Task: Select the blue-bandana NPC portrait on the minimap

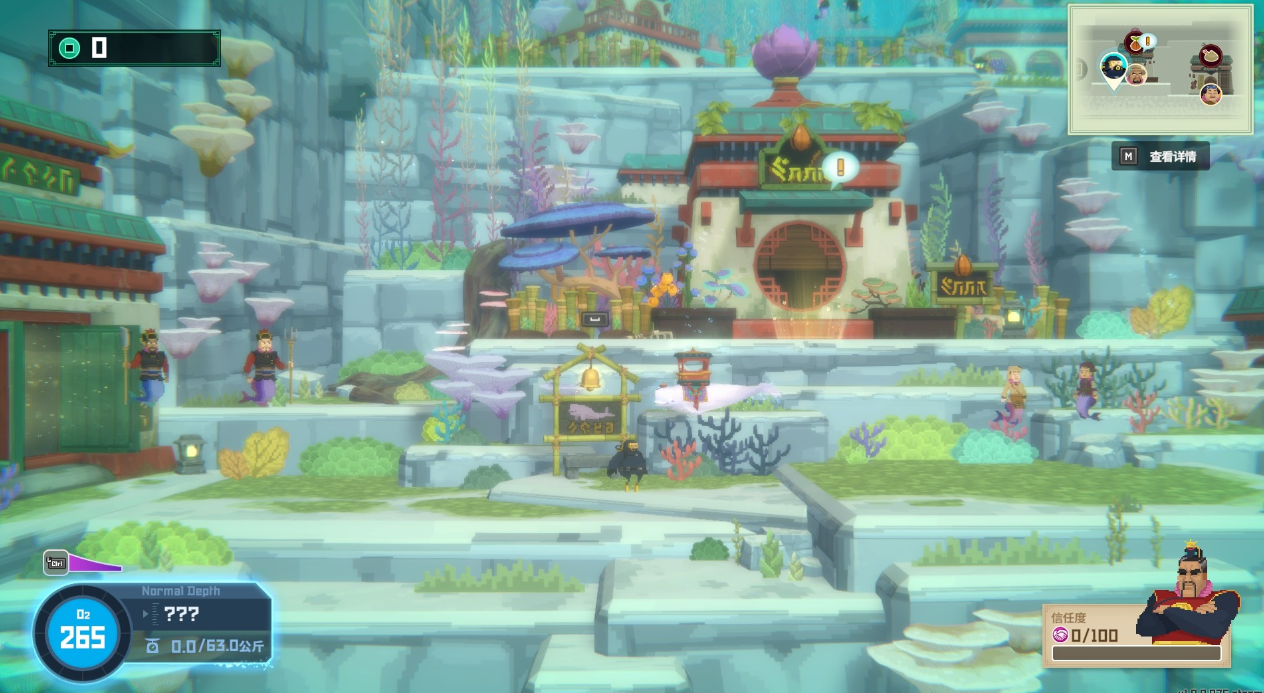Action: click(x=1210, y=94)
